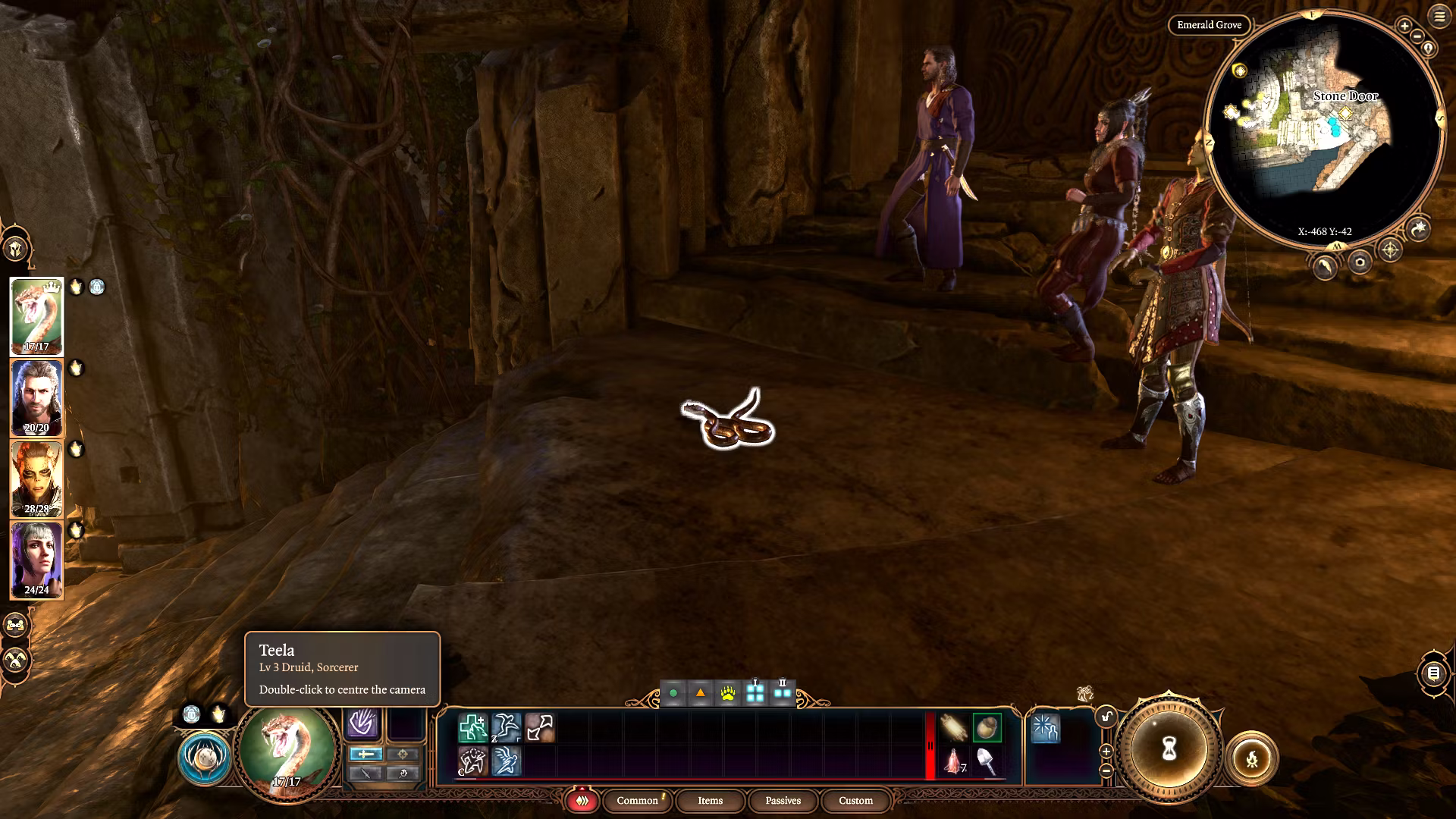Select the green-skinned companion portrait
This screenshot has width=1456, height=819.
[x=36, y=479]
